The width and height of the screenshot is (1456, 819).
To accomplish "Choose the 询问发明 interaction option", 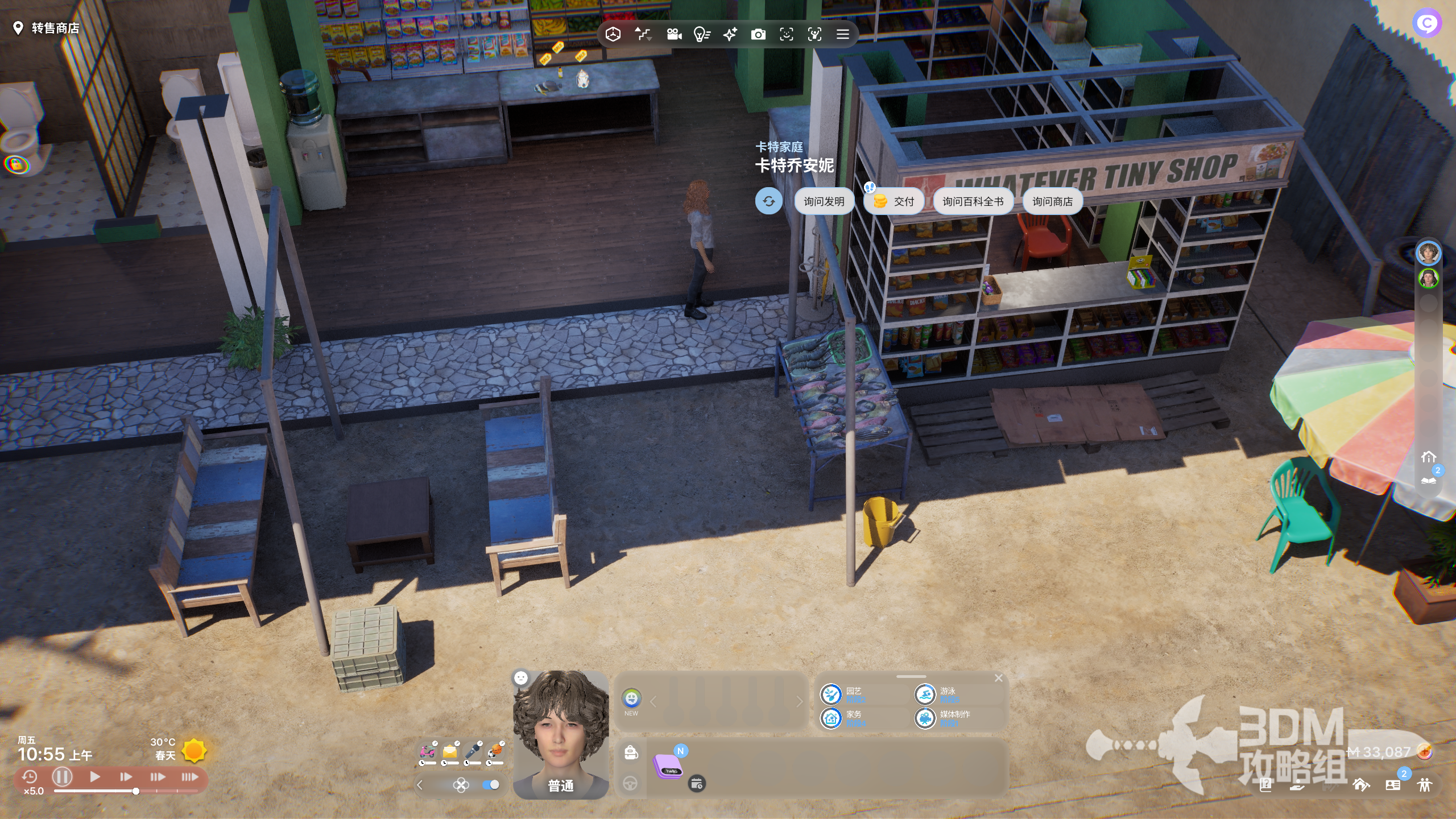I will pyautogui.click(x=824, y=201).
